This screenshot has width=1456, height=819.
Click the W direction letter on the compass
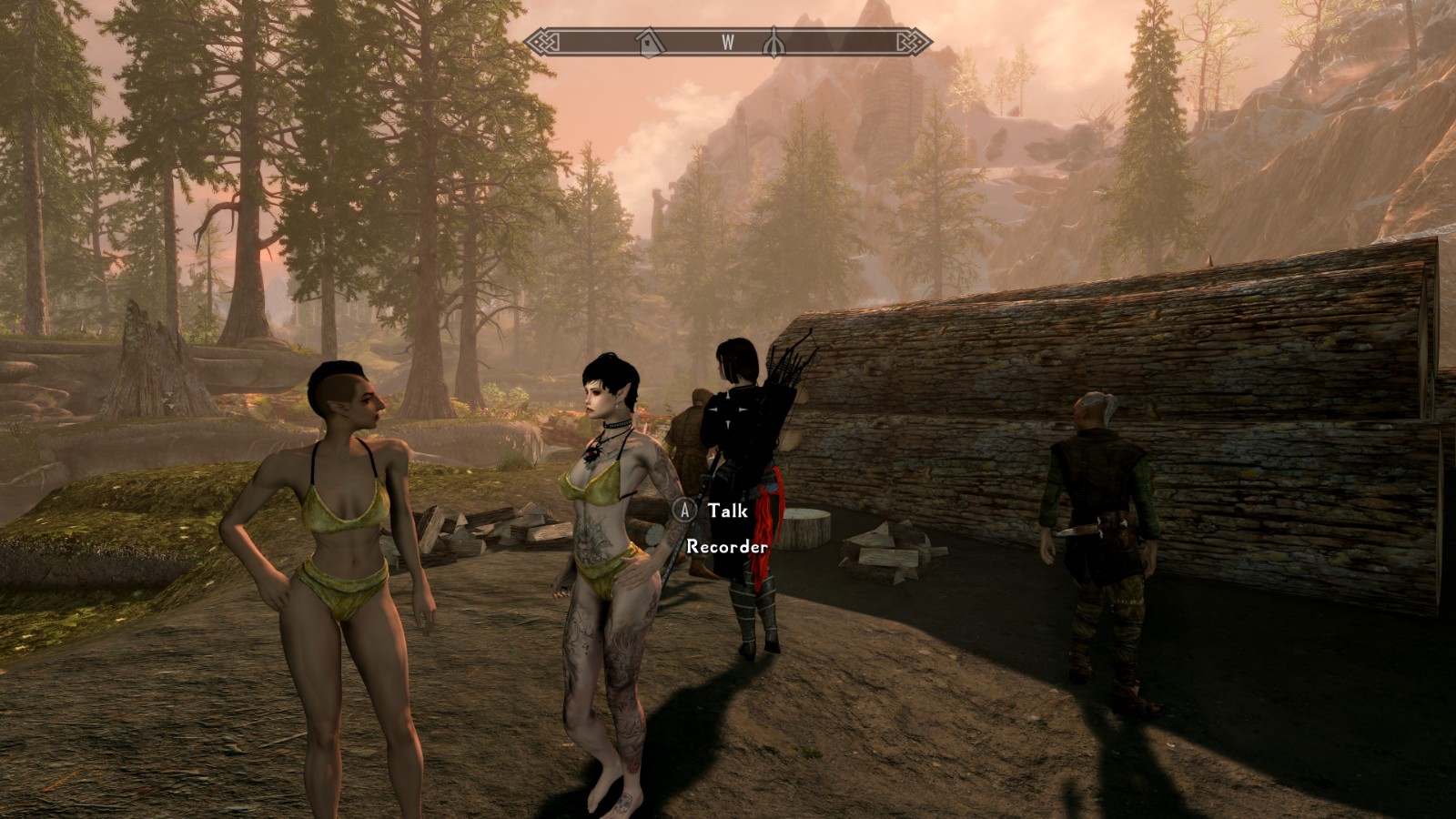pos(728,42)
